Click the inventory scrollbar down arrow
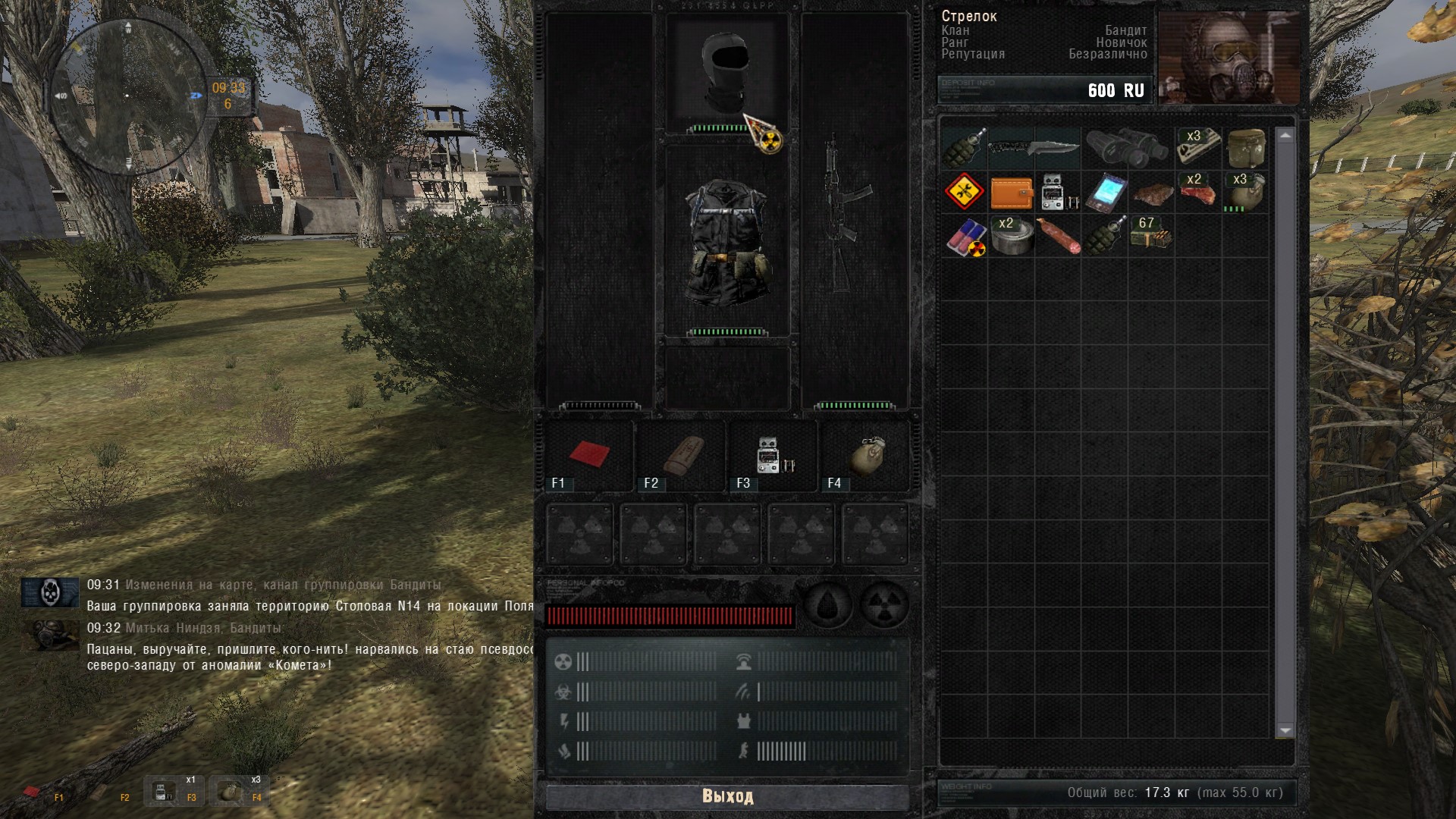1456x819 pixels. pos(1285,730)
